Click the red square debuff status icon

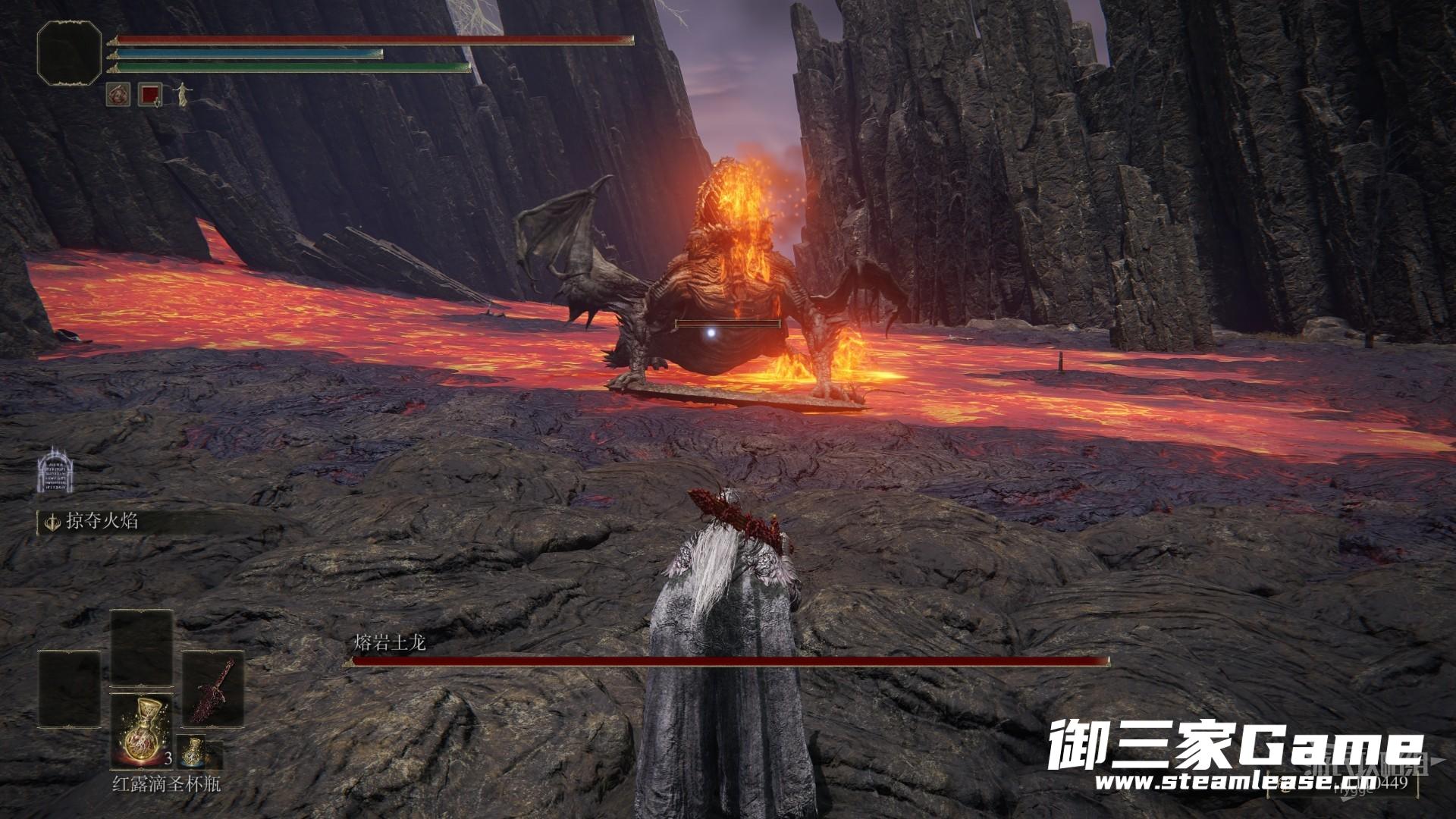point(150,94)
